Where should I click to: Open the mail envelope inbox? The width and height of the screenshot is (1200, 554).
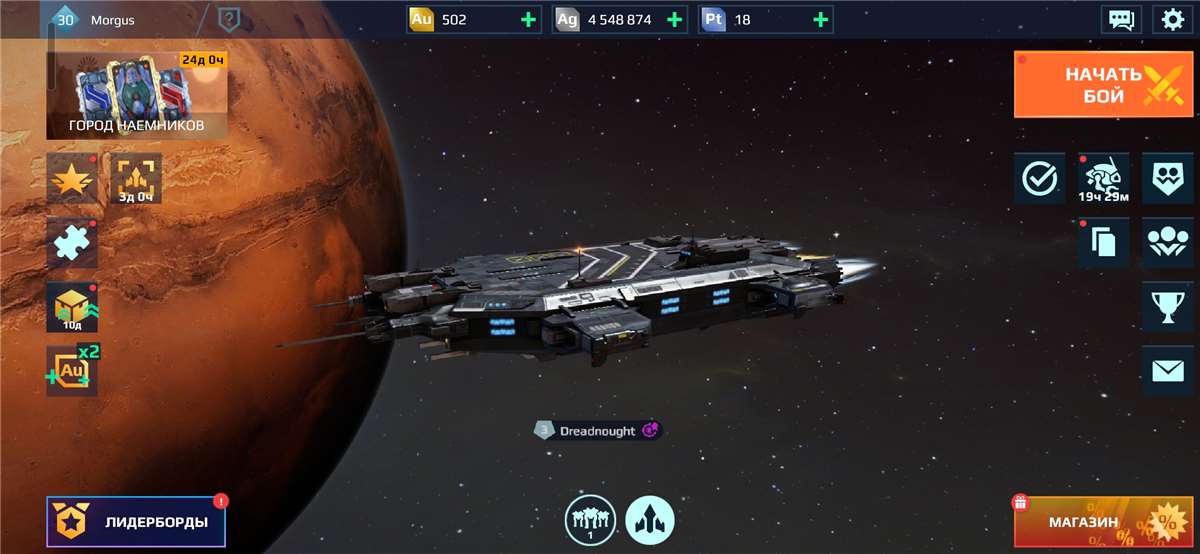coord(1167,371)
